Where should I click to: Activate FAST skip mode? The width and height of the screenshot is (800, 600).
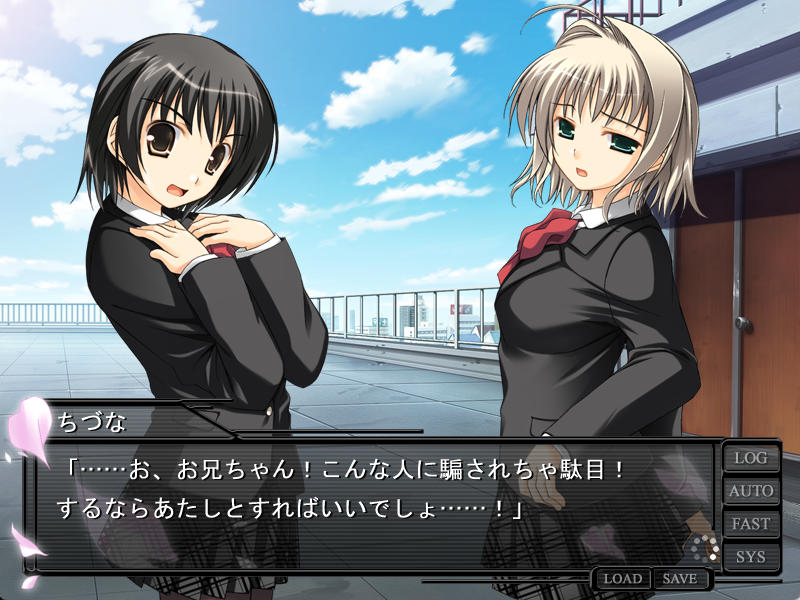click(750, 524)
